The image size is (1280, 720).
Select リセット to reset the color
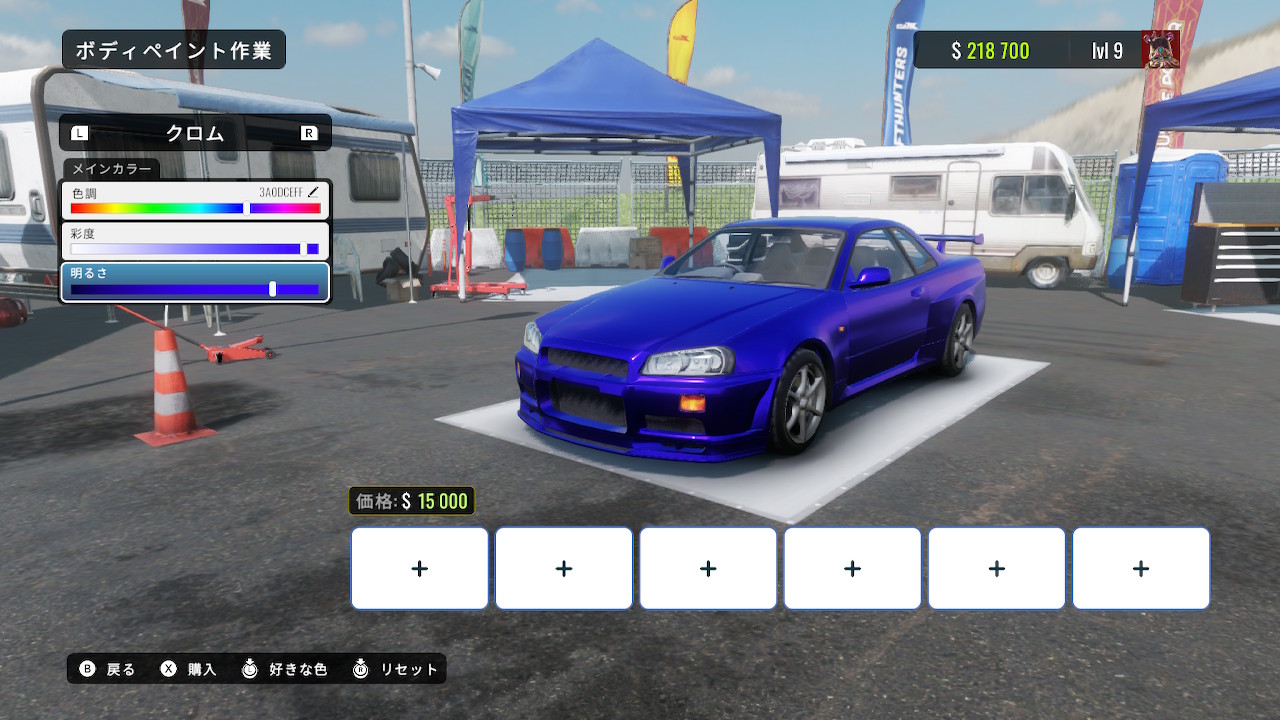396,669
